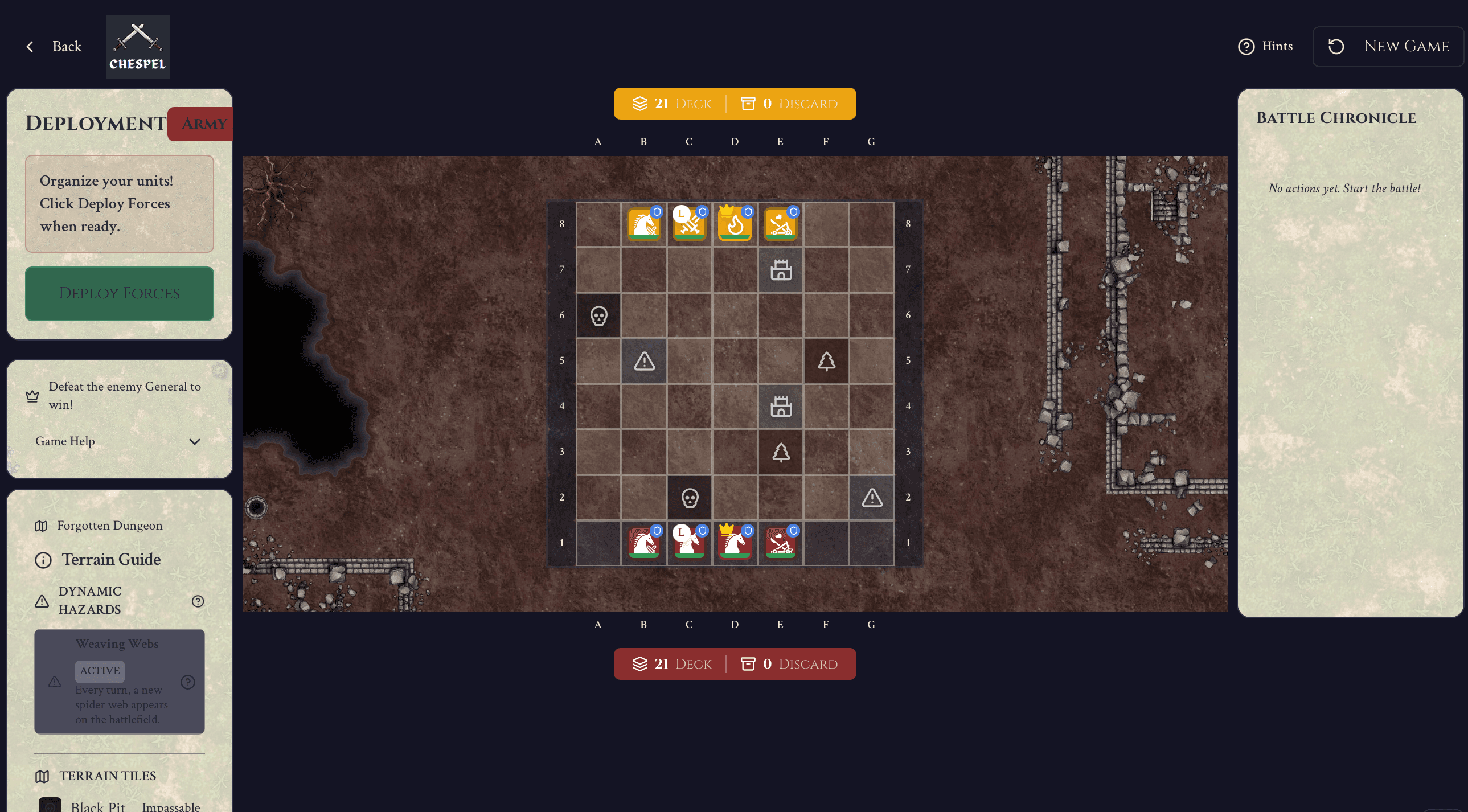Viewport: 1468px width, 812px height.
Task: Expand the Game Help section
Action: 119,441
